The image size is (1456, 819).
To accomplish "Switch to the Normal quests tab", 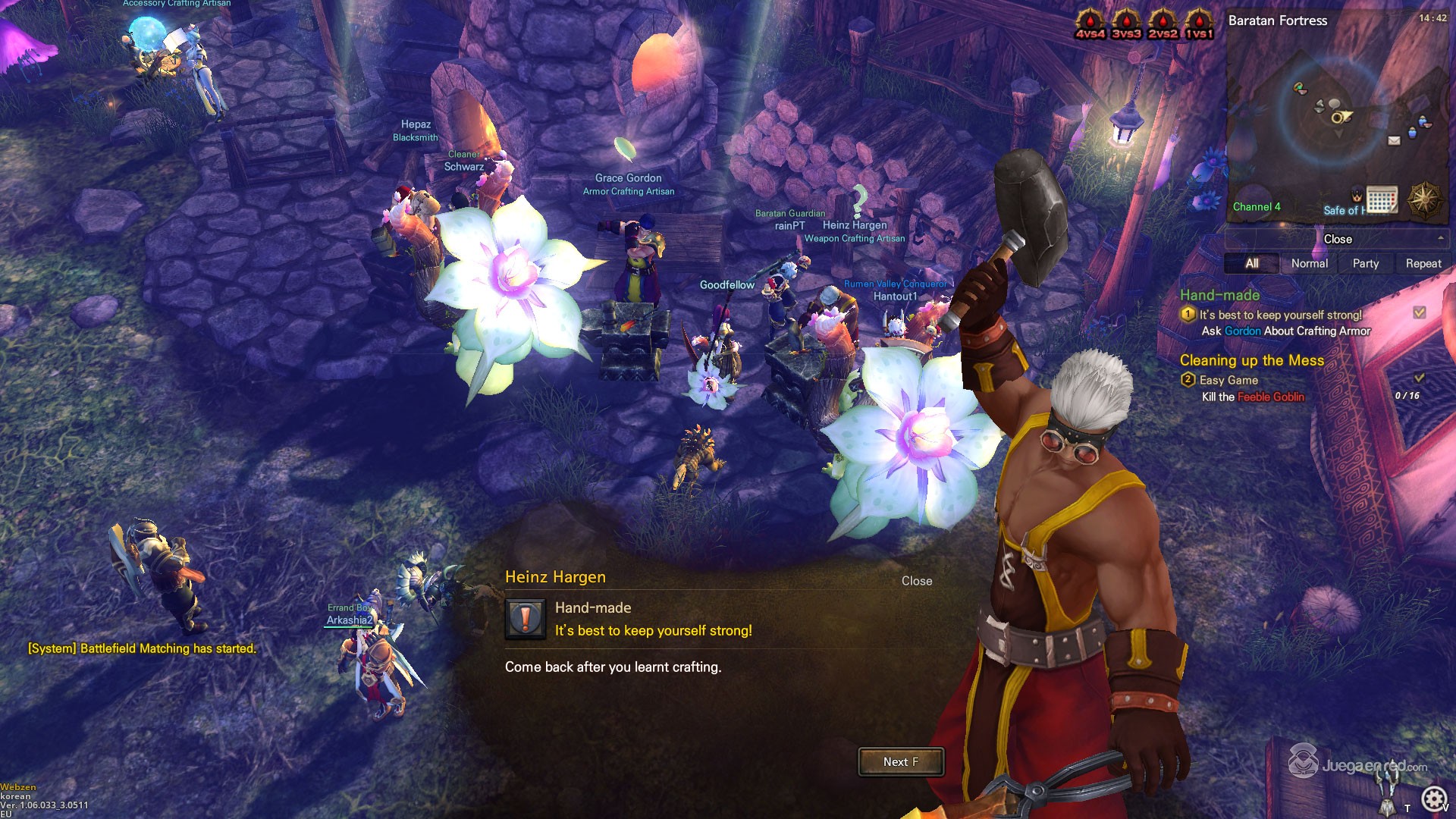I will pyautogui.click(x=1310, y=263).
